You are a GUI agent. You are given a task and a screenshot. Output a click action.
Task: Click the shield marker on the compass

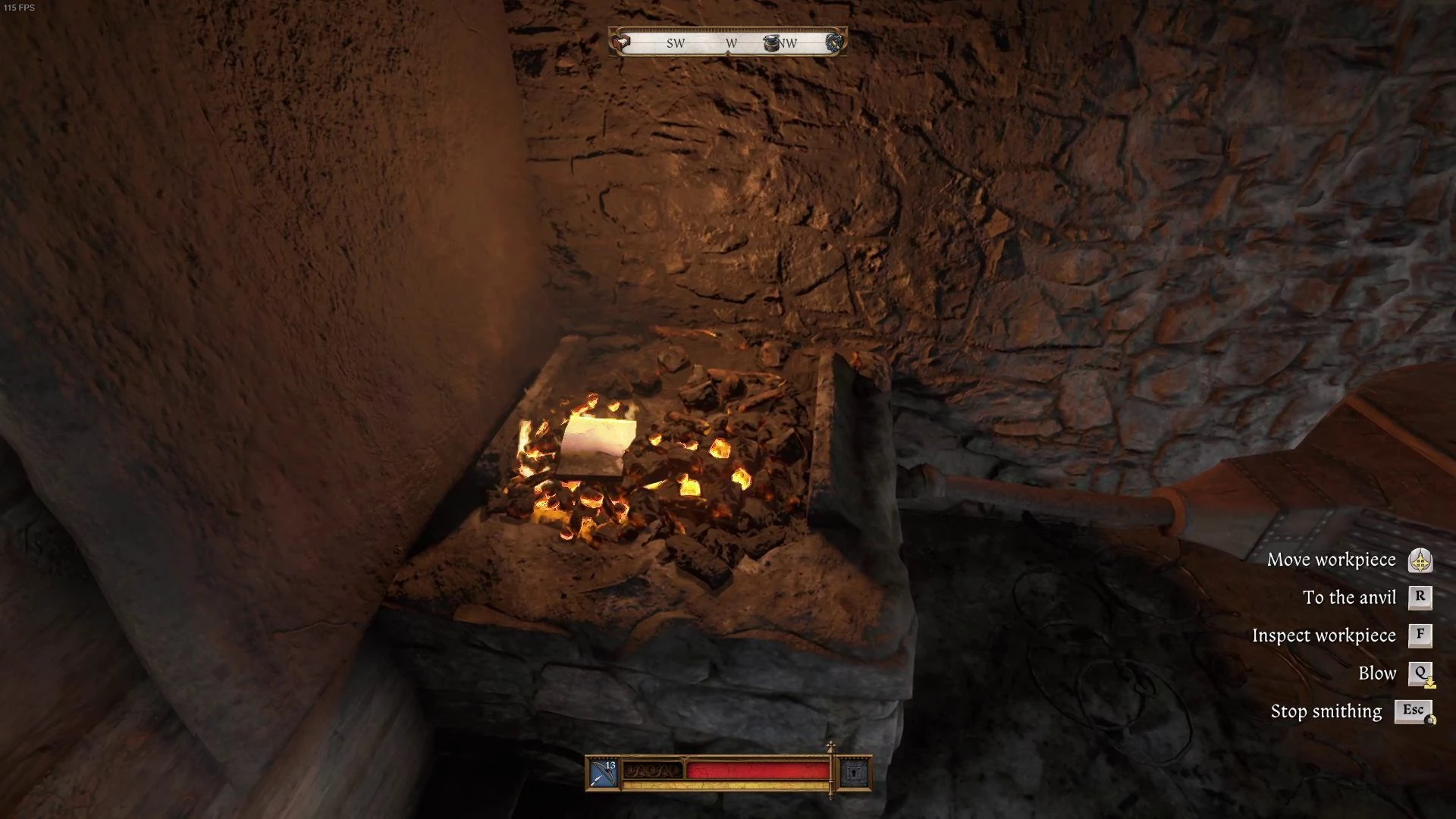(x=835, y=42)
